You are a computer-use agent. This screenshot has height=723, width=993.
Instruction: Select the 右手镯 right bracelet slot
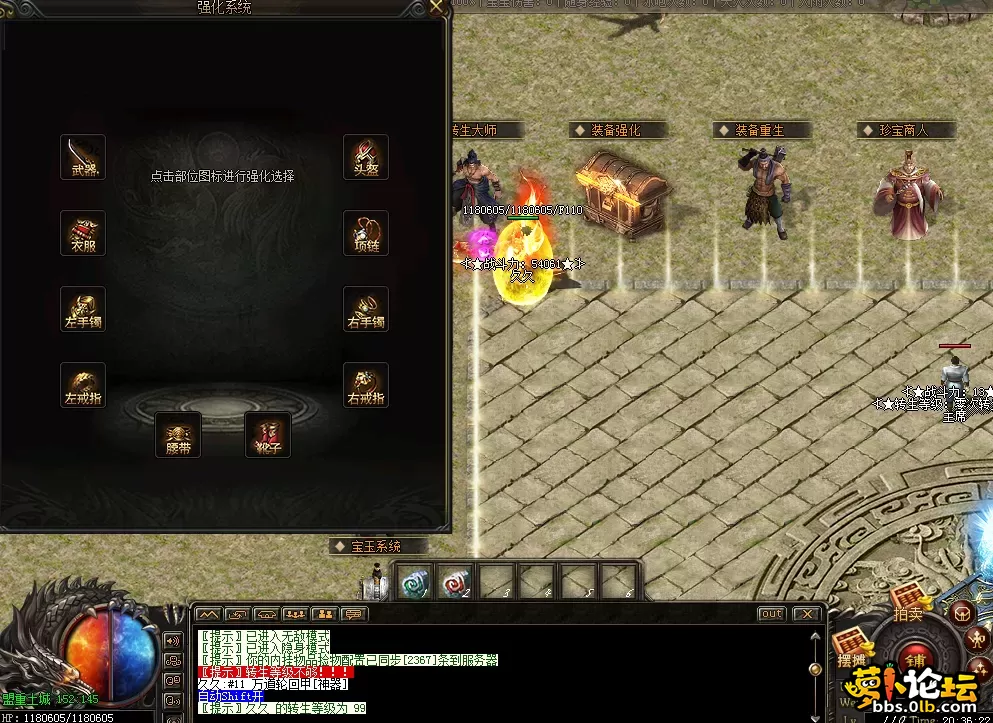[366, 309]
